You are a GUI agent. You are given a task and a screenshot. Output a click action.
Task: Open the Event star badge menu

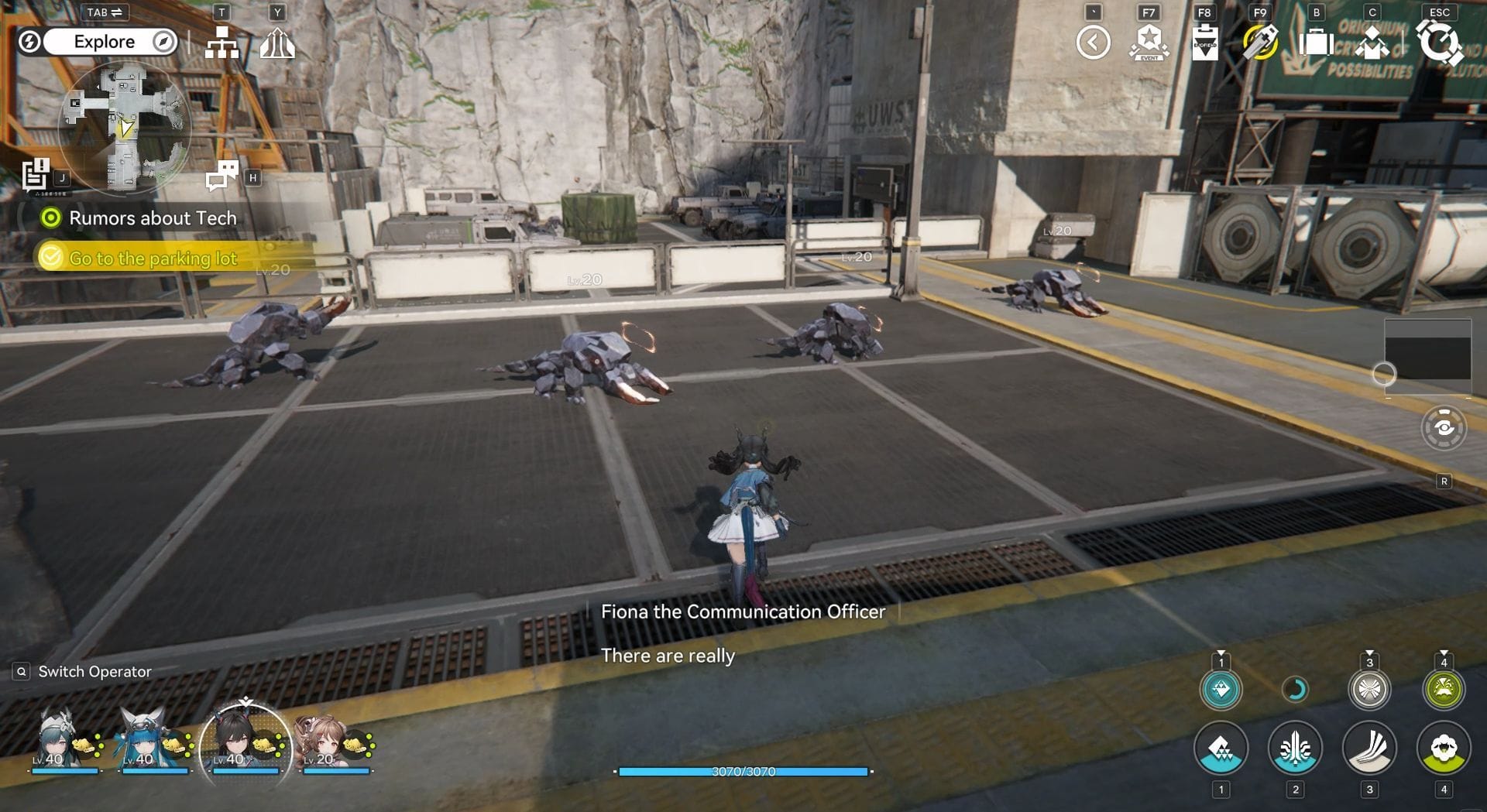[1149, 43]
